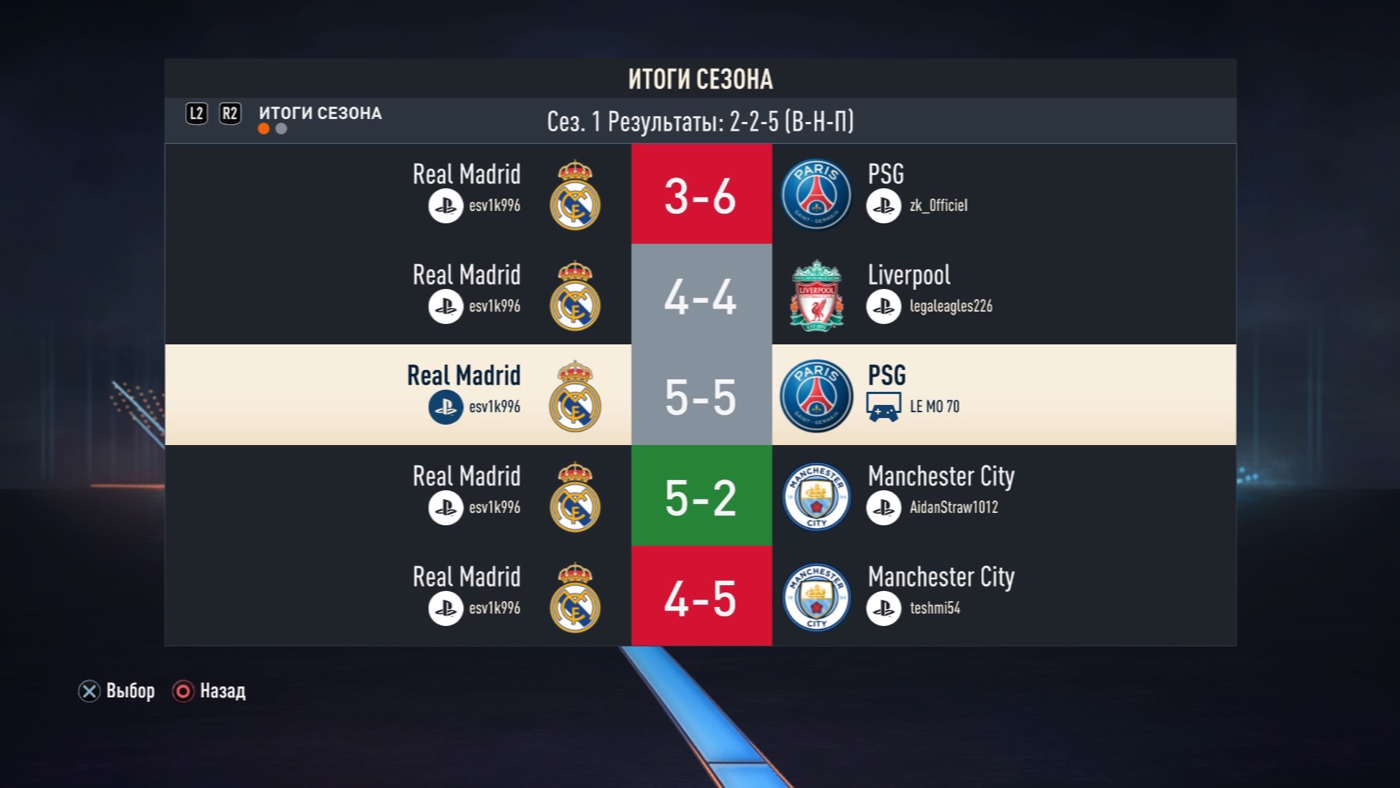Click the Manchester City badge beside AidanStraw1012
This screenshot has width=1400, height=788.
816,495
